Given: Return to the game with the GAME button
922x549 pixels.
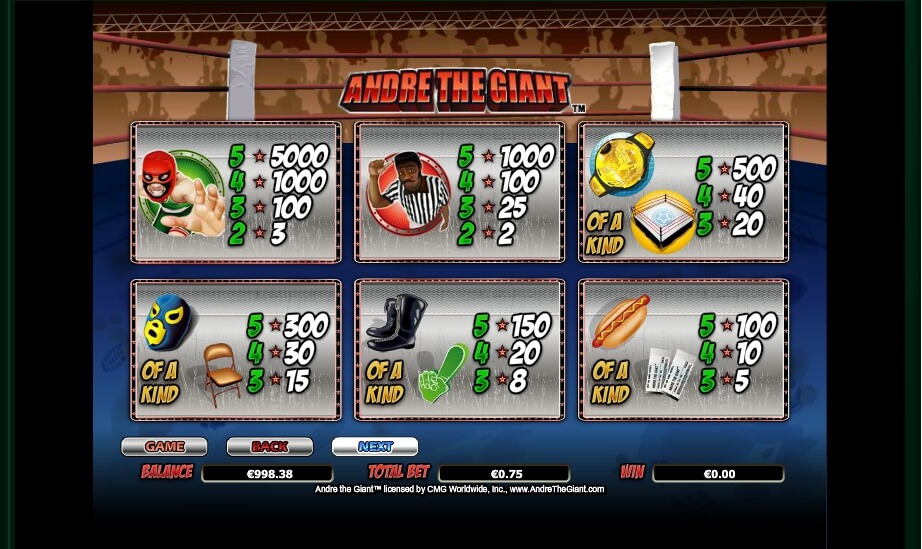Looking at the screenshot, I should (164, 447).
